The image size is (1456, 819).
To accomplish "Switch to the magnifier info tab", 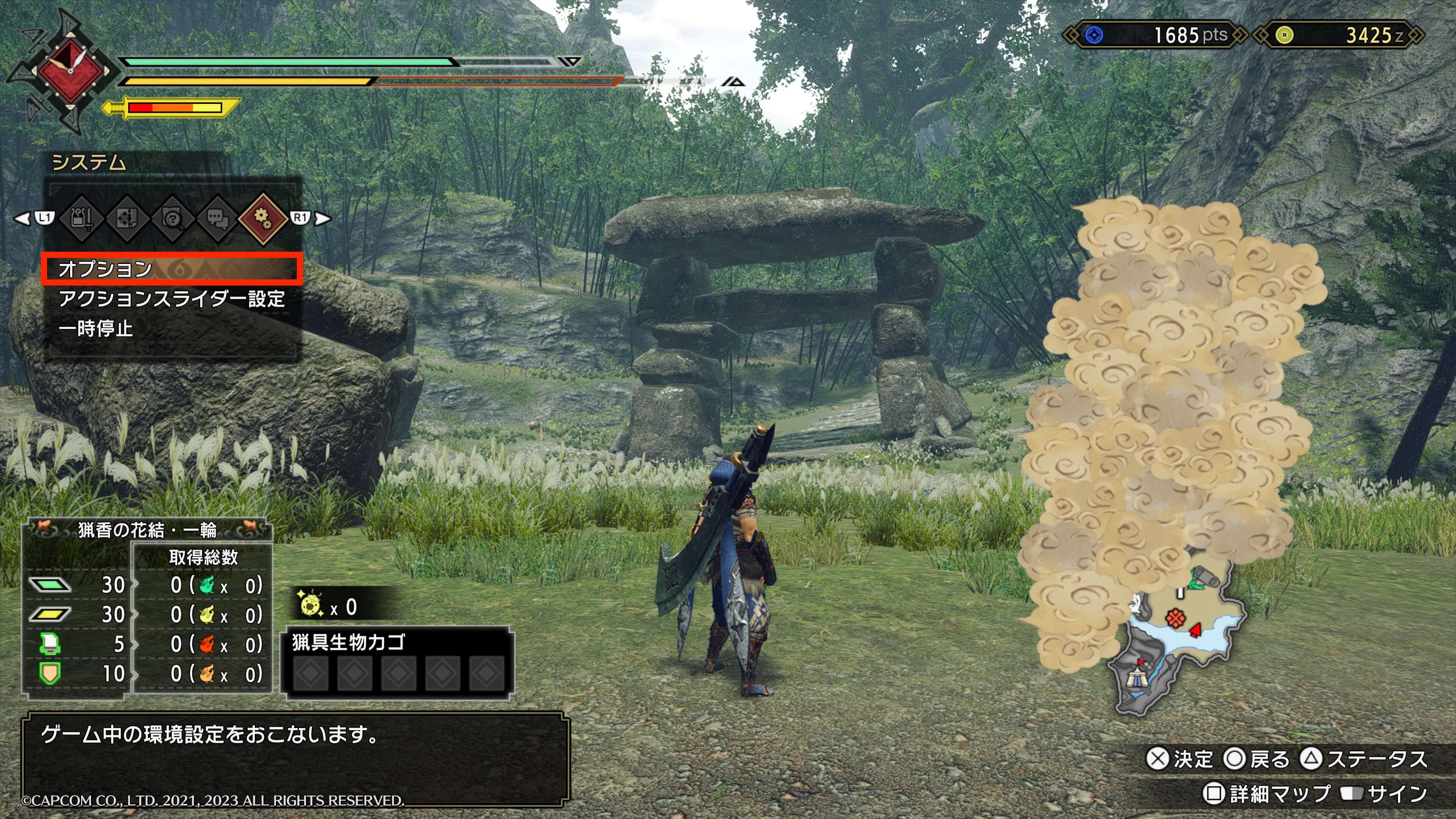I will [173, 218].
